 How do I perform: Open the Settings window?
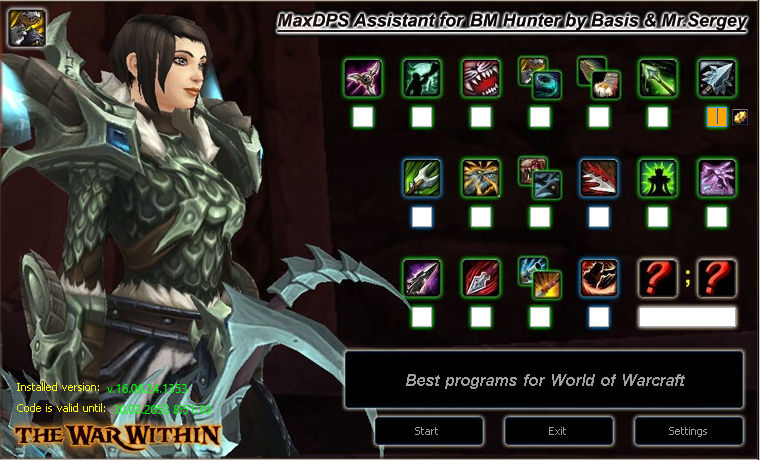(687, 431)
